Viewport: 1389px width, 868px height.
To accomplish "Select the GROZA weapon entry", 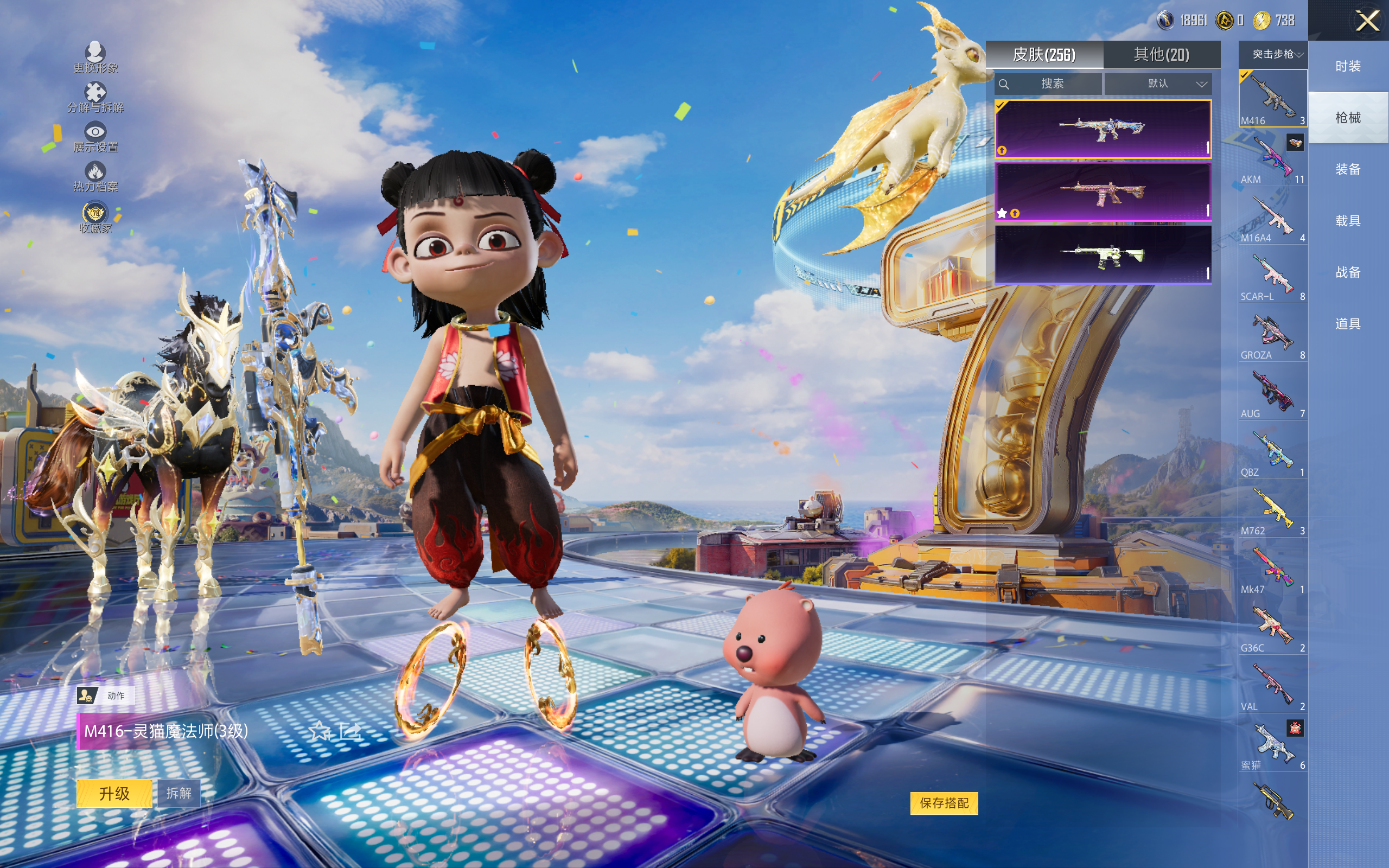I will (x=1272, y=335).
